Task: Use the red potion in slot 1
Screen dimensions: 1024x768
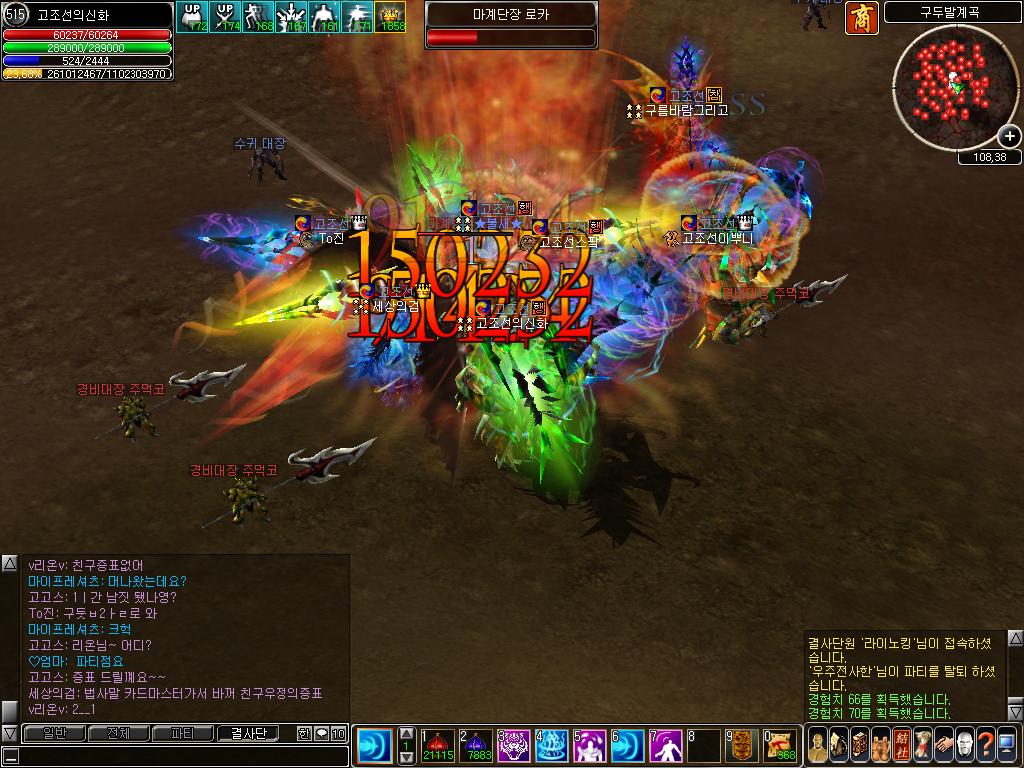Action: coord(438,745)
